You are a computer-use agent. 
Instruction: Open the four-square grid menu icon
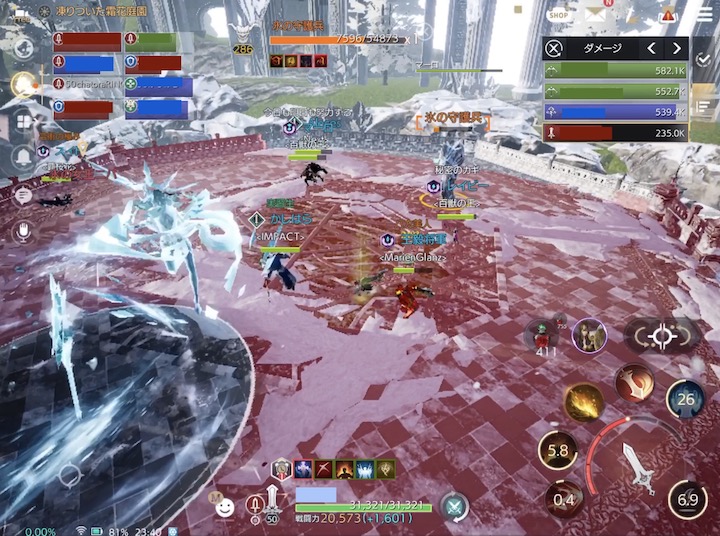point(22,122)
